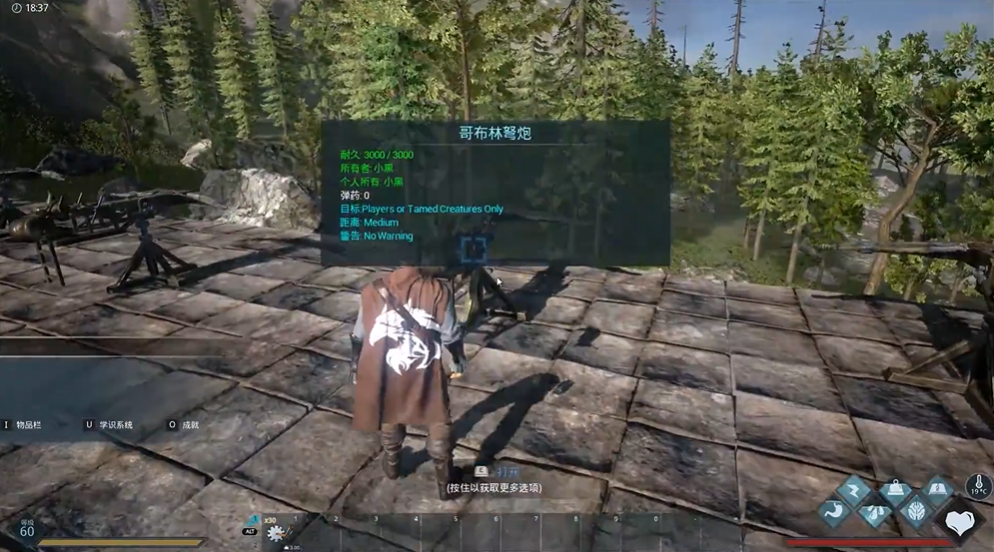Select the gear item in hotbar slot 1
The image size is (994, 552).
pos(277,533)
